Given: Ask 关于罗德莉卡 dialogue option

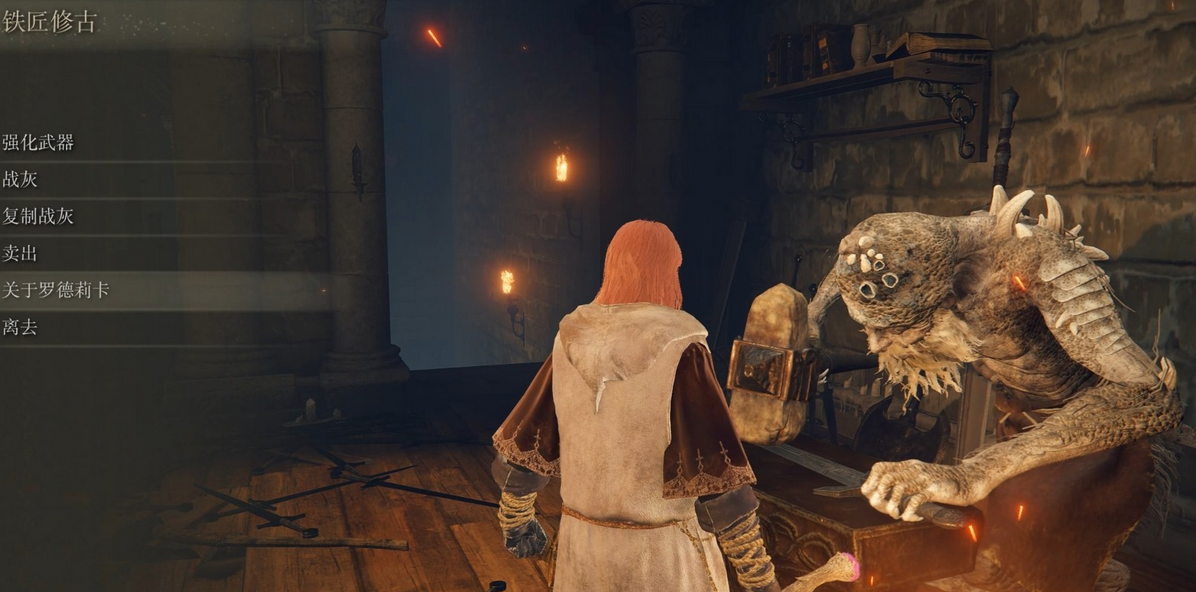Looking at the screenshot, I should click(56, 290).
